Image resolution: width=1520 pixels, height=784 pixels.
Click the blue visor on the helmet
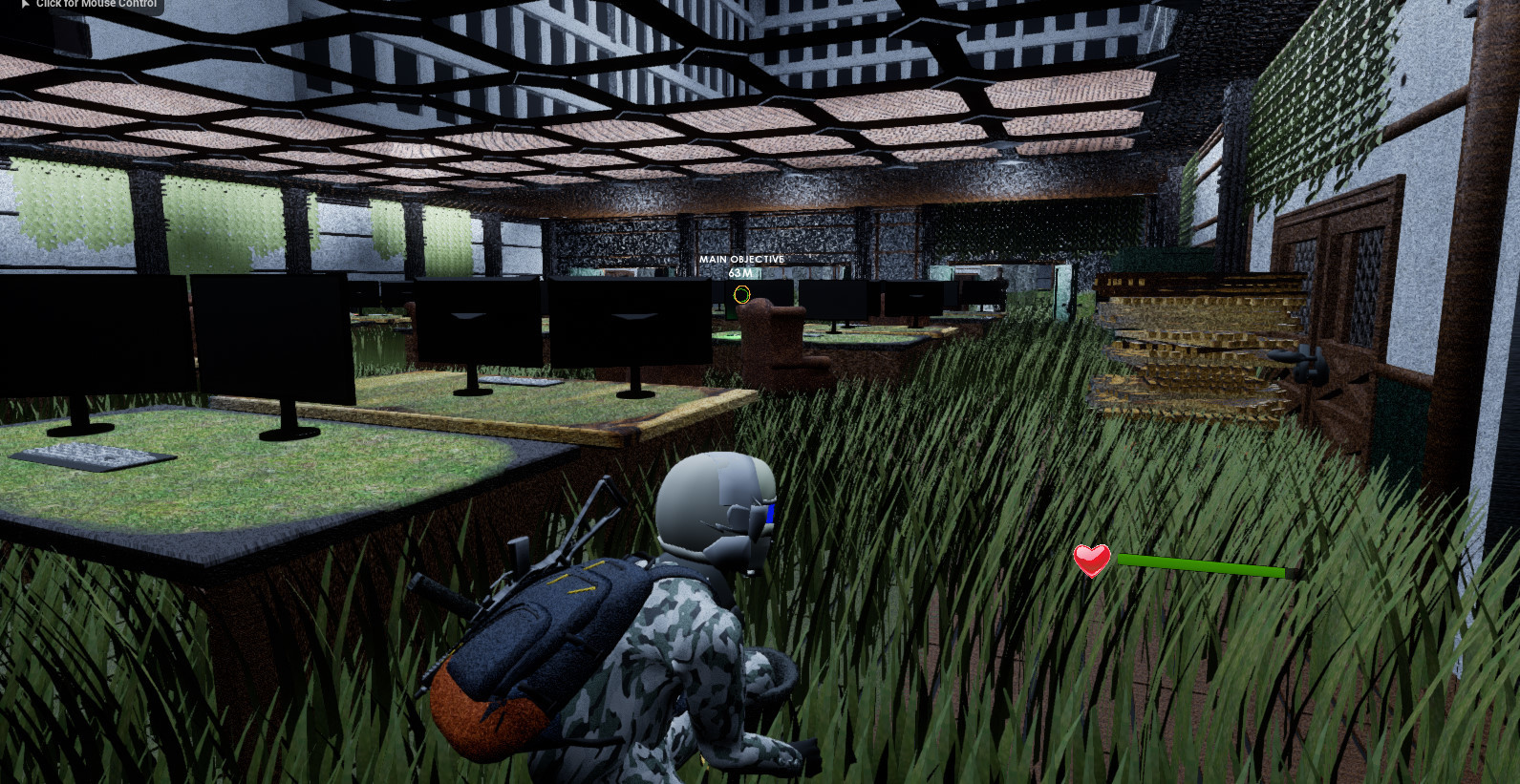(769, 516)
